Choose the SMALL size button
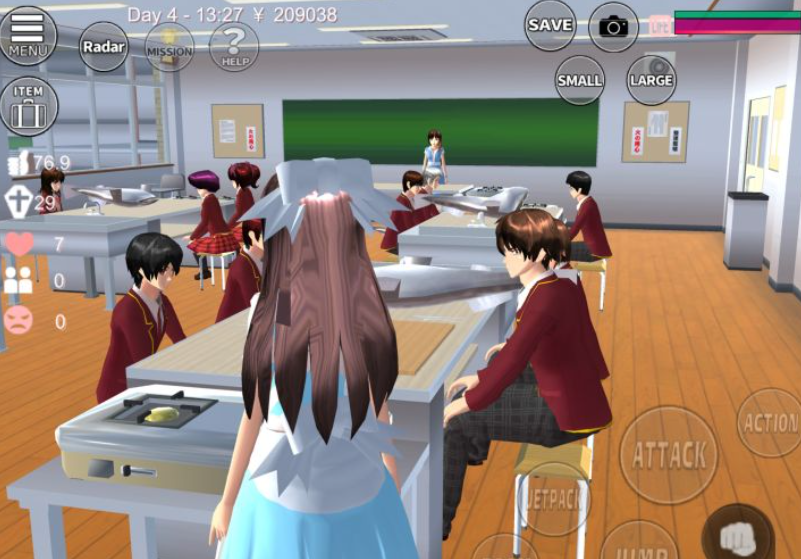Screen dimensions: 801x559 point(580,80)
